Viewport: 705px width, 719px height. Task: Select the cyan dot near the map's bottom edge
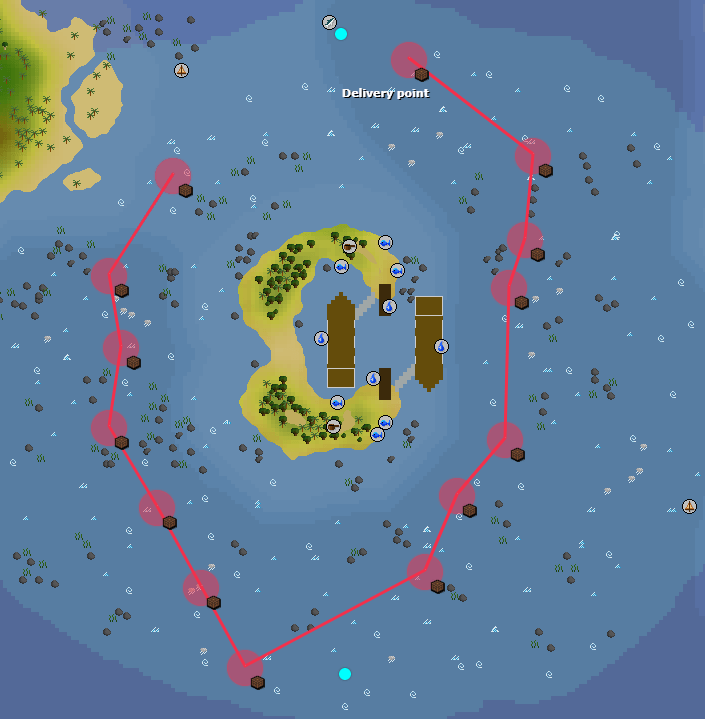345,674
